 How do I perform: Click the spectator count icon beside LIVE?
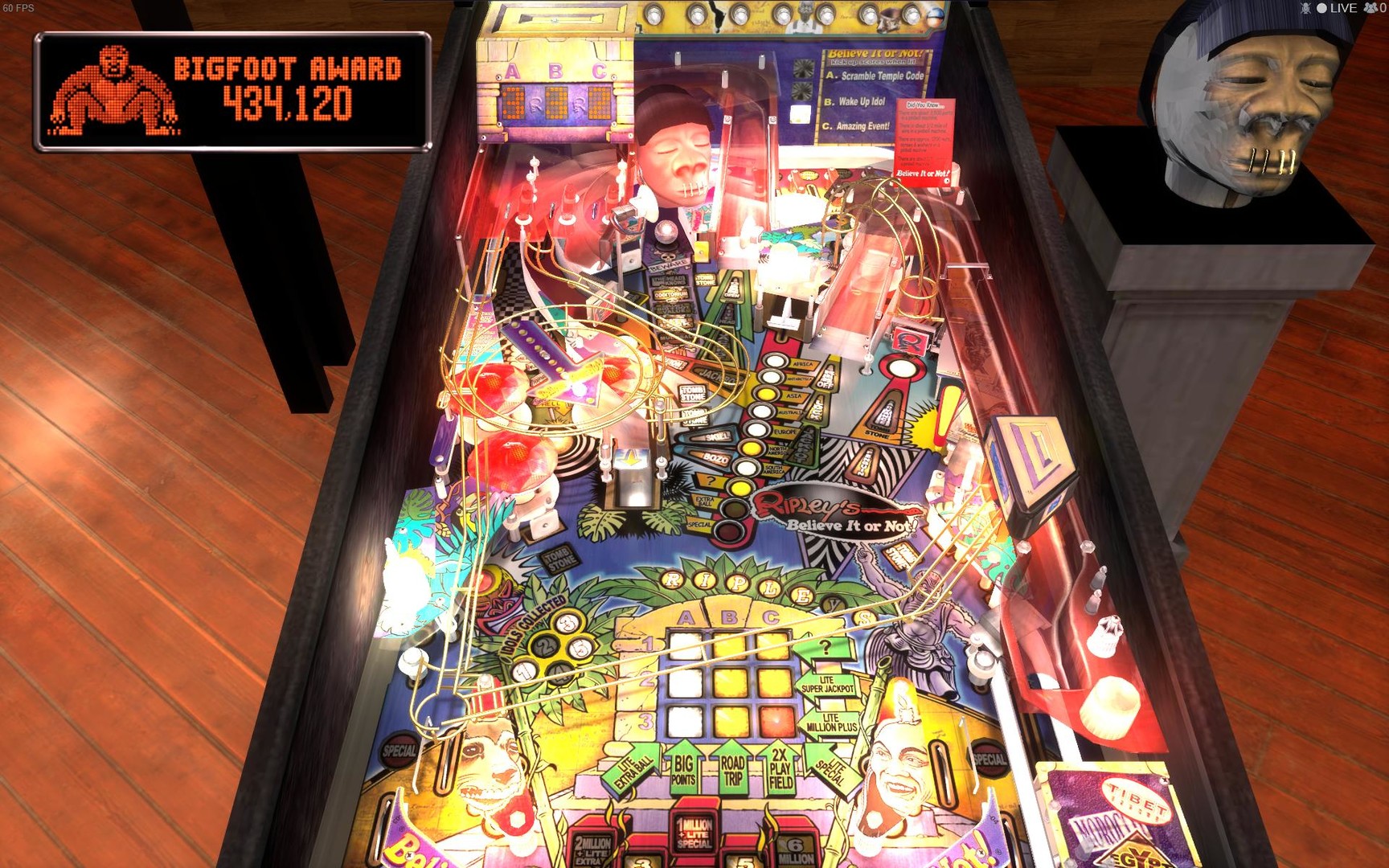coord(1369,8)
